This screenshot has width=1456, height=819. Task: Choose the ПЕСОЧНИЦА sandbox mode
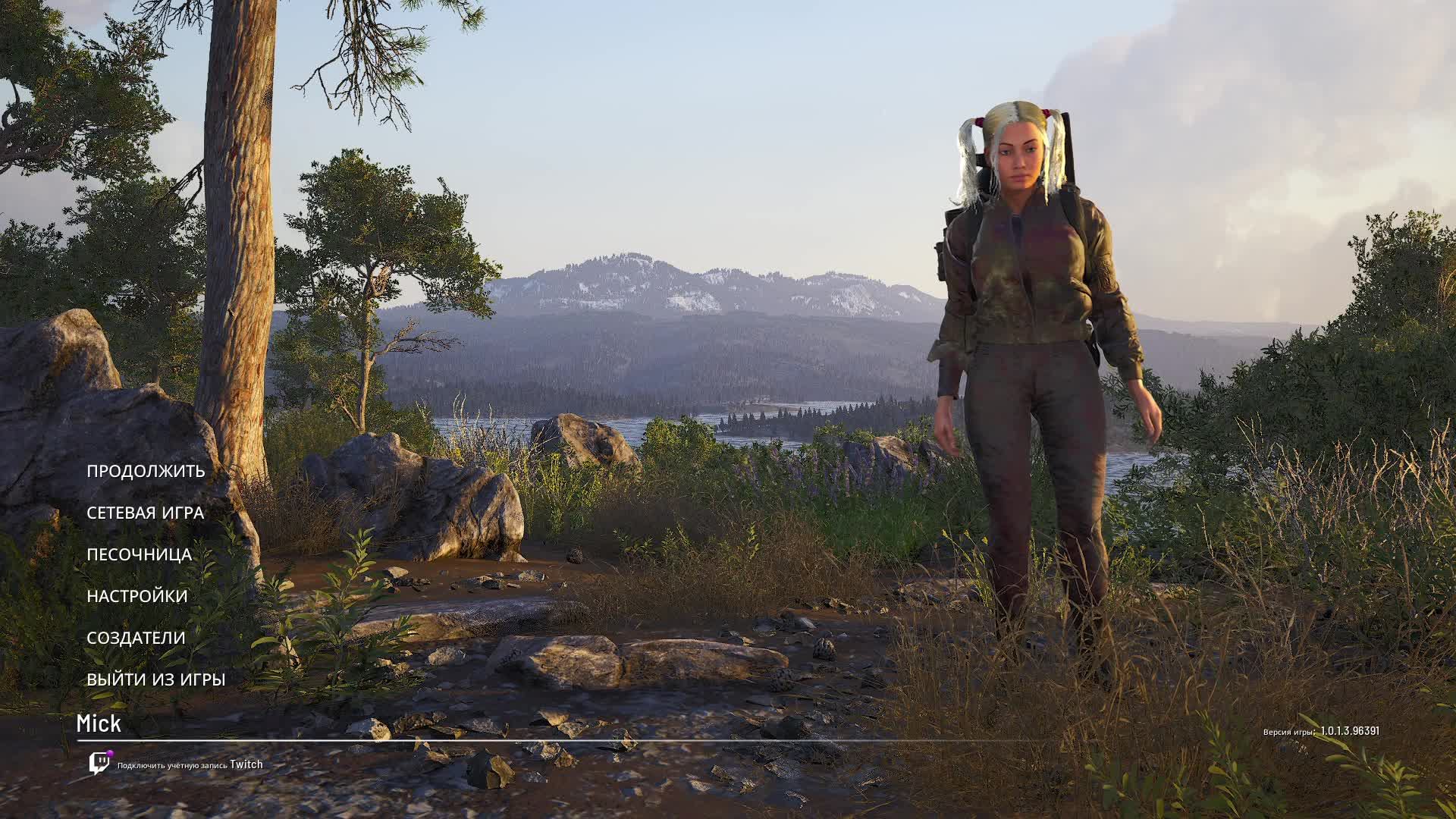click(139, 554)
